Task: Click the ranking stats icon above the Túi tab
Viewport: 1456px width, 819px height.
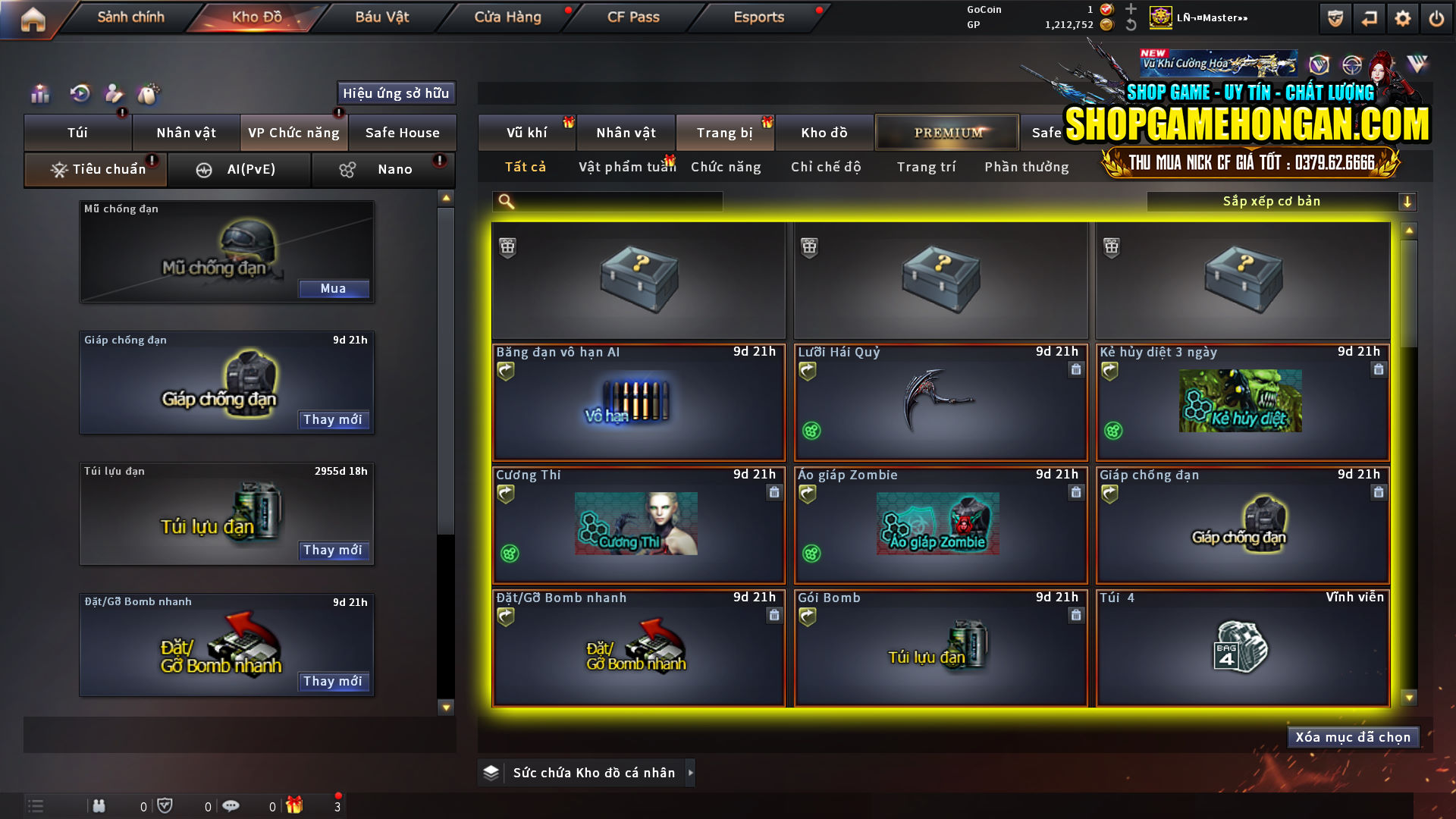Action: coord(39,94)
